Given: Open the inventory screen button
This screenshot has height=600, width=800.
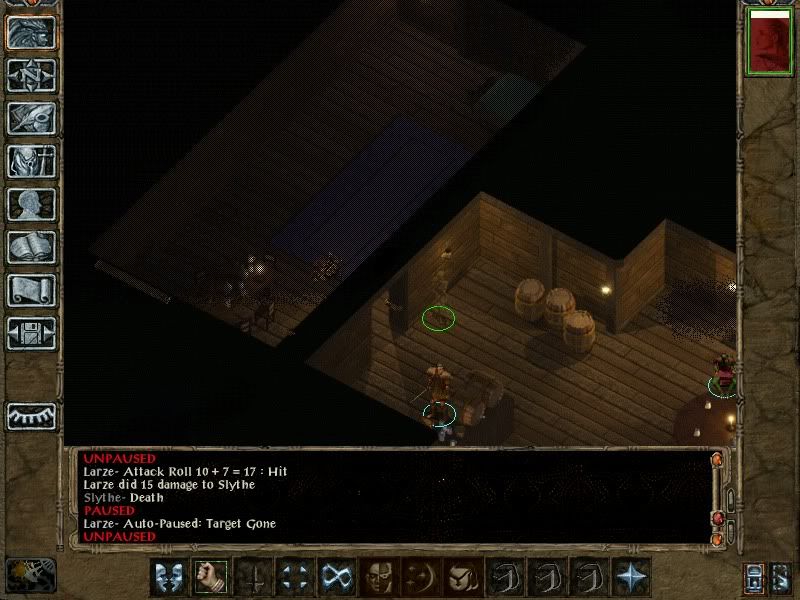Looking at the screenshot, I should pyautogui.click(x=31, y=161).
